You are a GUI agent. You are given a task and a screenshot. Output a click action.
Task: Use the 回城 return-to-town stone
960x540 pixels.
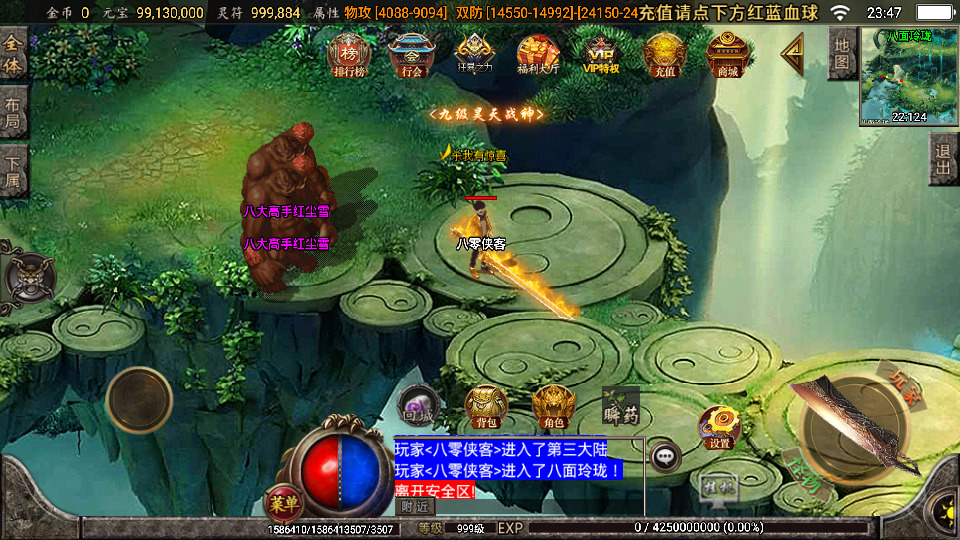point(418,405)
